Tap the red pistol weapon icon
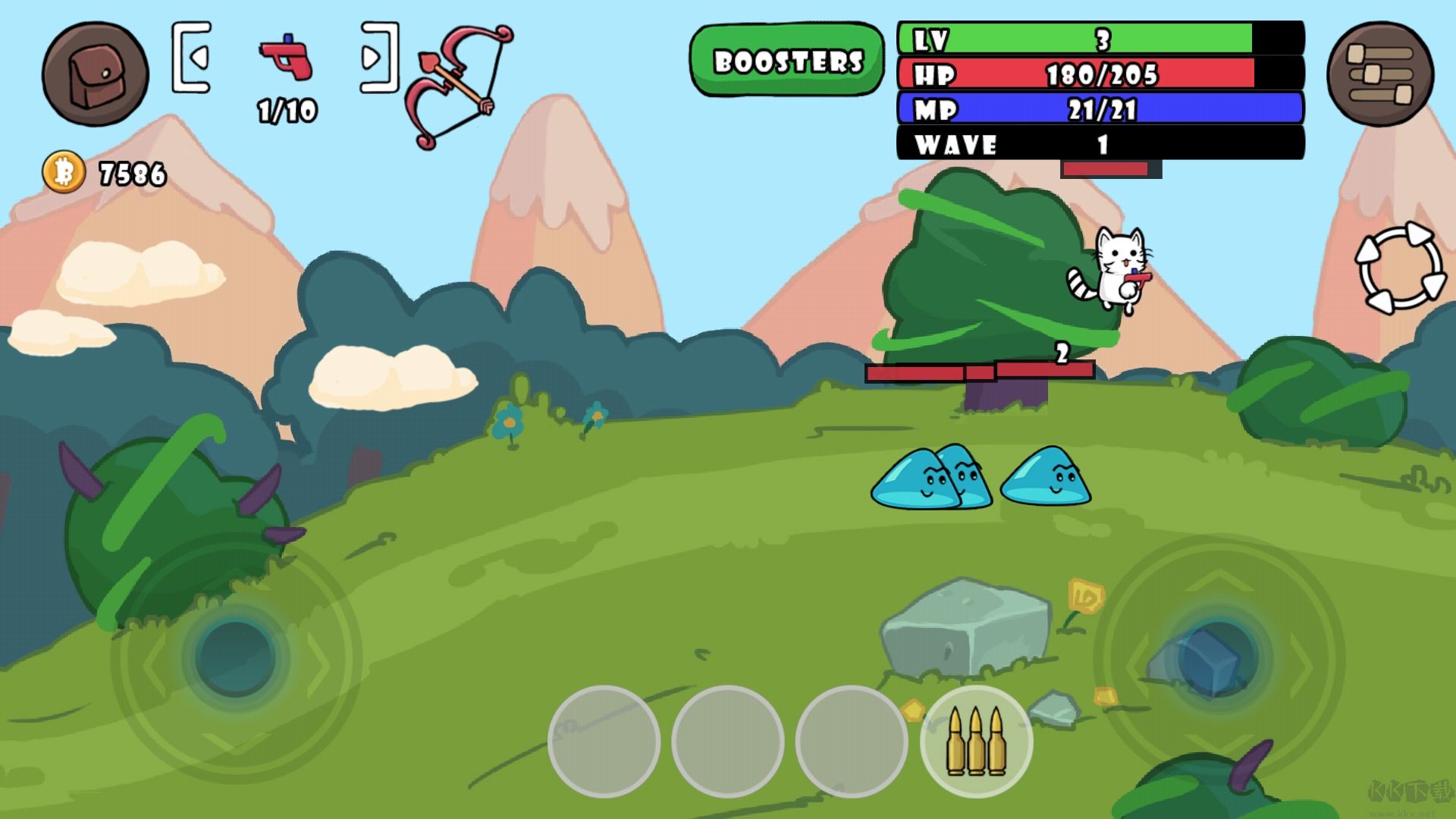 click(x=286, y=57)
